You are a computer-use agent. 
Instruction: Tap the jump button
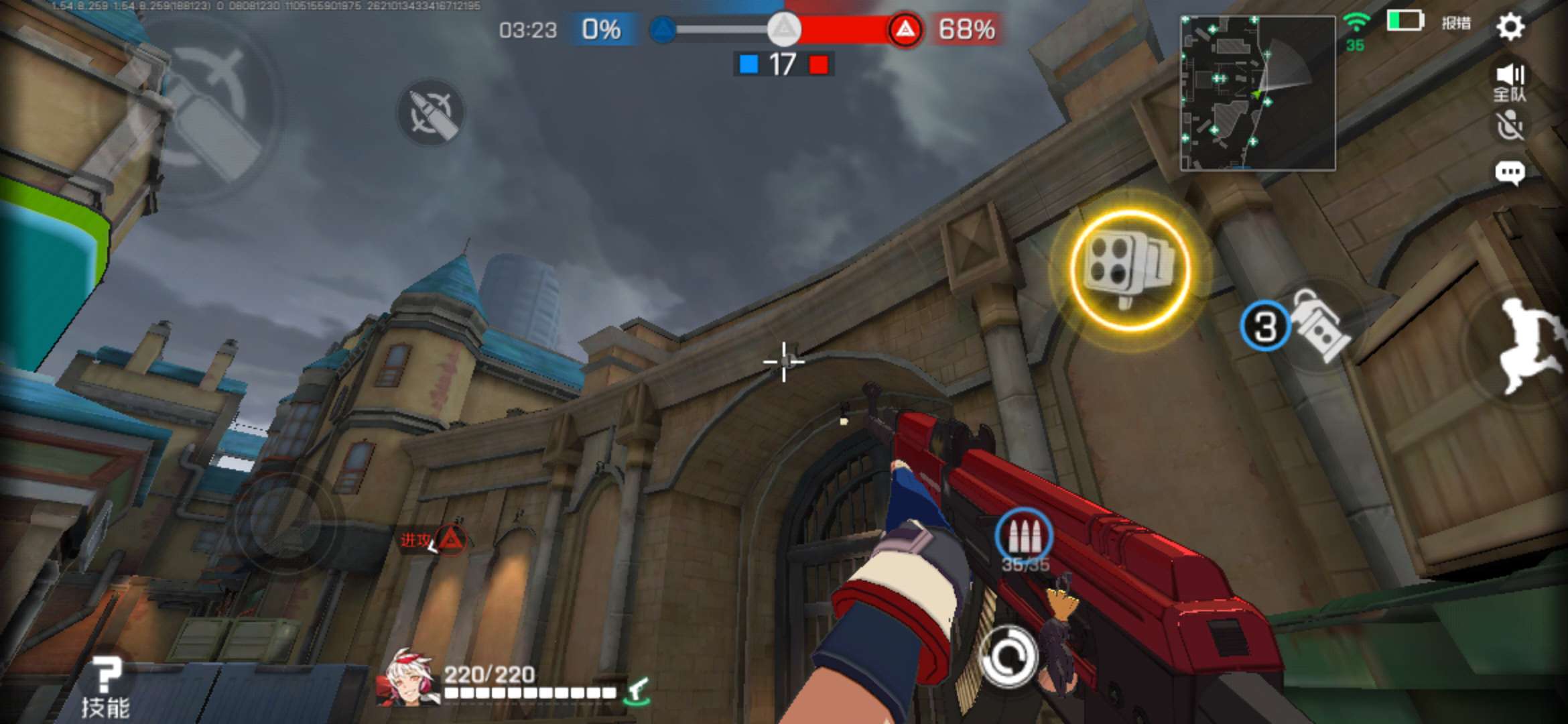click(1528, 345)
